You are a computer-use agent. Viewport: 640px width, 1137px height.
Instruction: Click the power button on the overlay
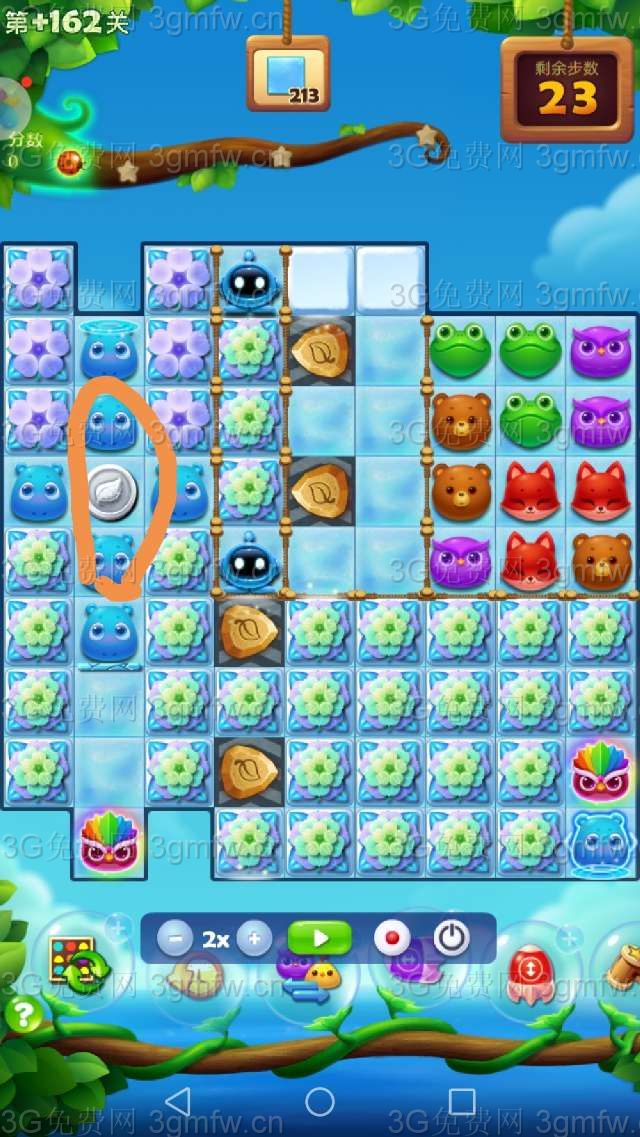[x=452, y=939]
